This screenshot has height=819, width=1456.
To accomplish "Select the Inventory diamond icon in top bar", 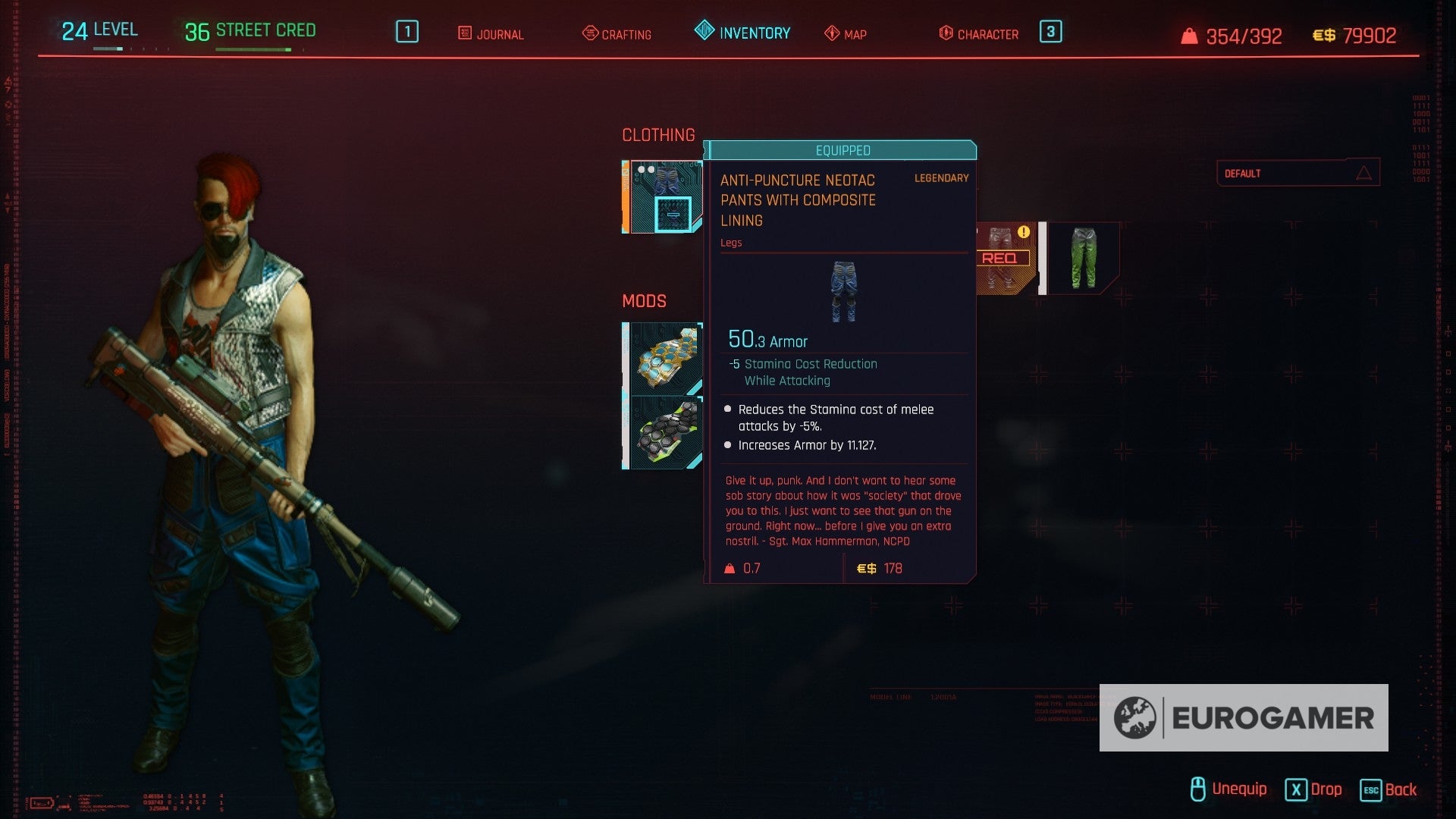I will 704,33.
